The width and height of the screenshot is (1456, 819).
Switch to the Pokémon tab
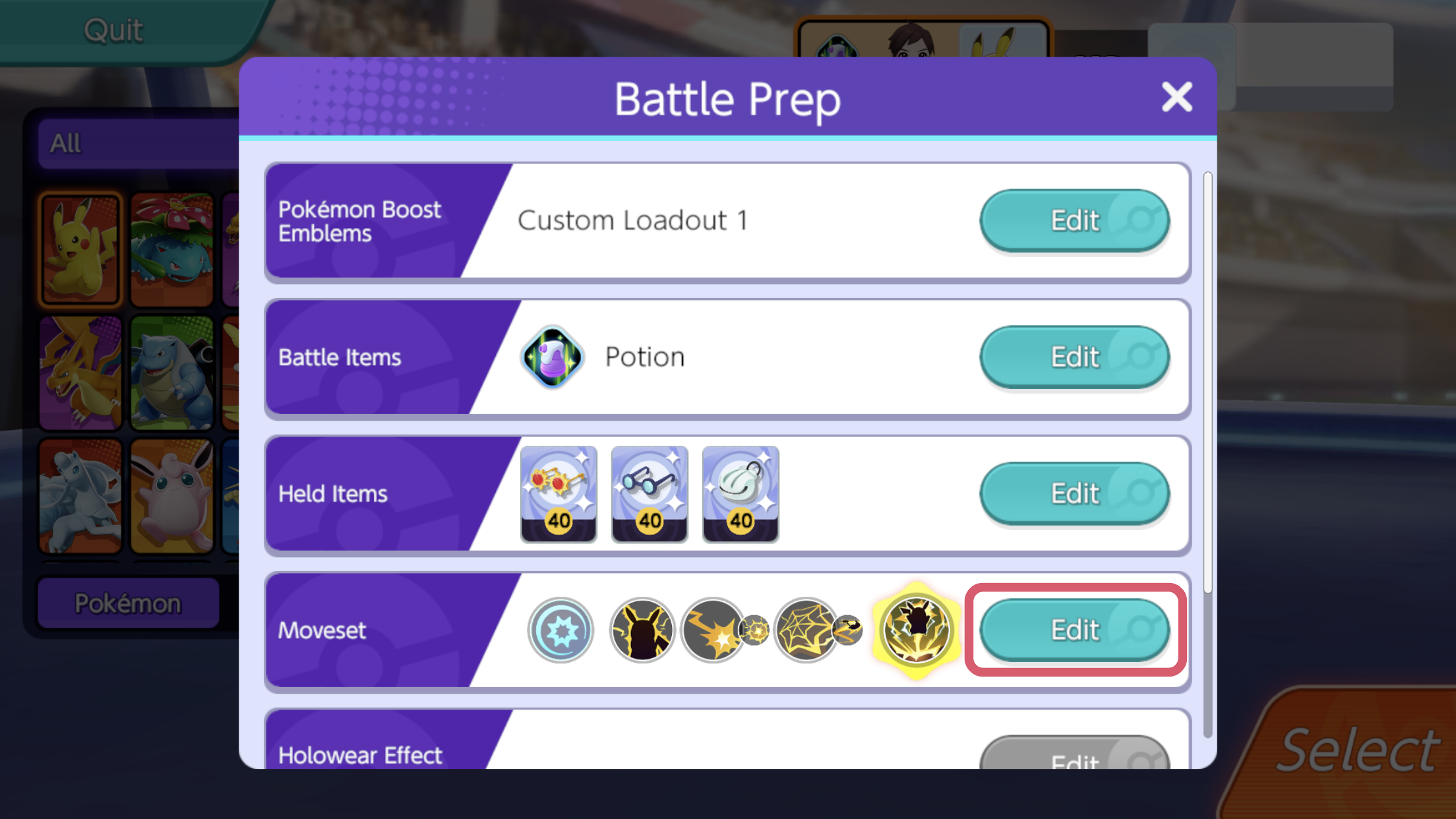129,602
